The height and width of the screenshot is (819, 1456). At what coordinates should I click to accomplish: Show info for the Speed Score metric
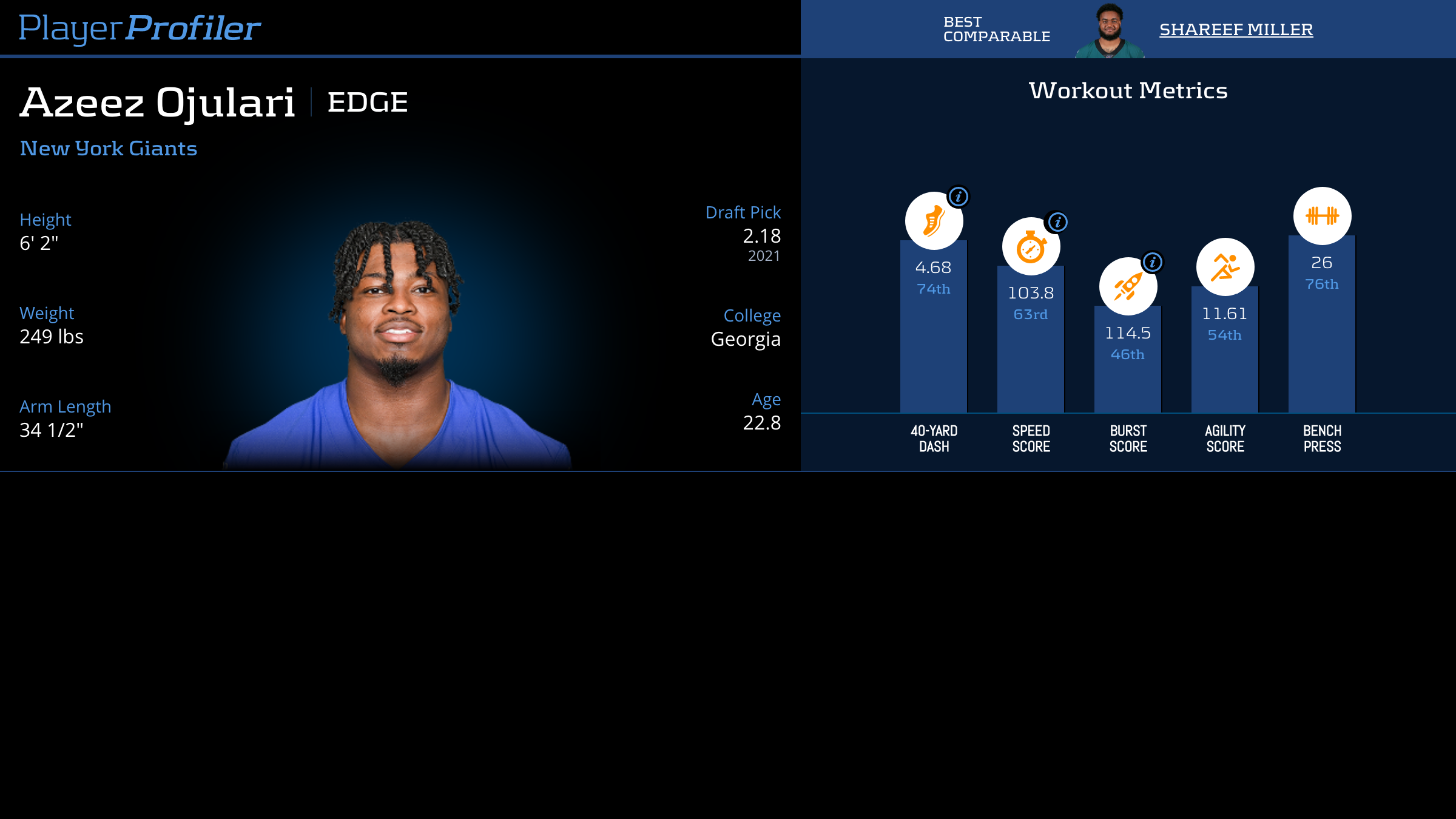pos(1057,222)
